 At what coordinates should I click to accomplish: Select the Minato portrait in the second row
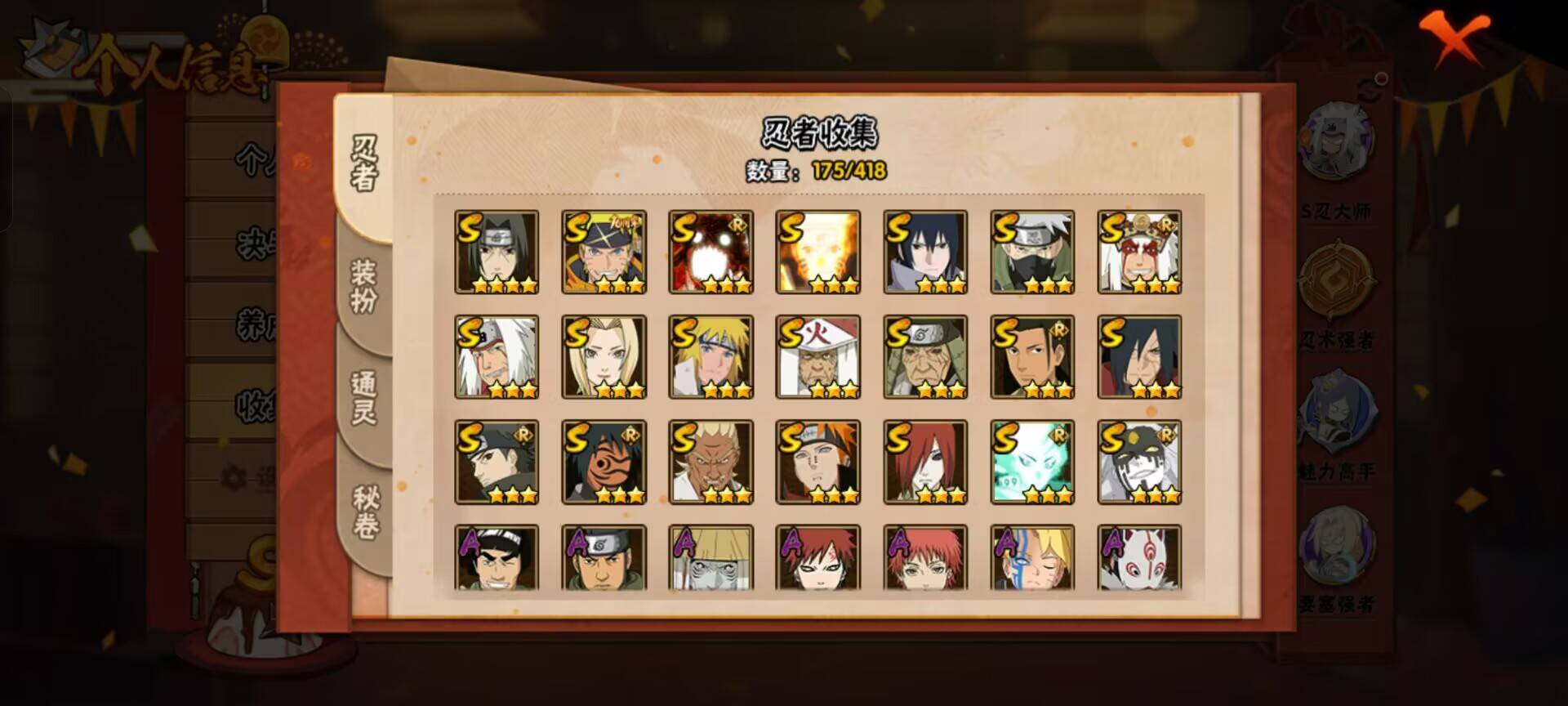(711, 358)
